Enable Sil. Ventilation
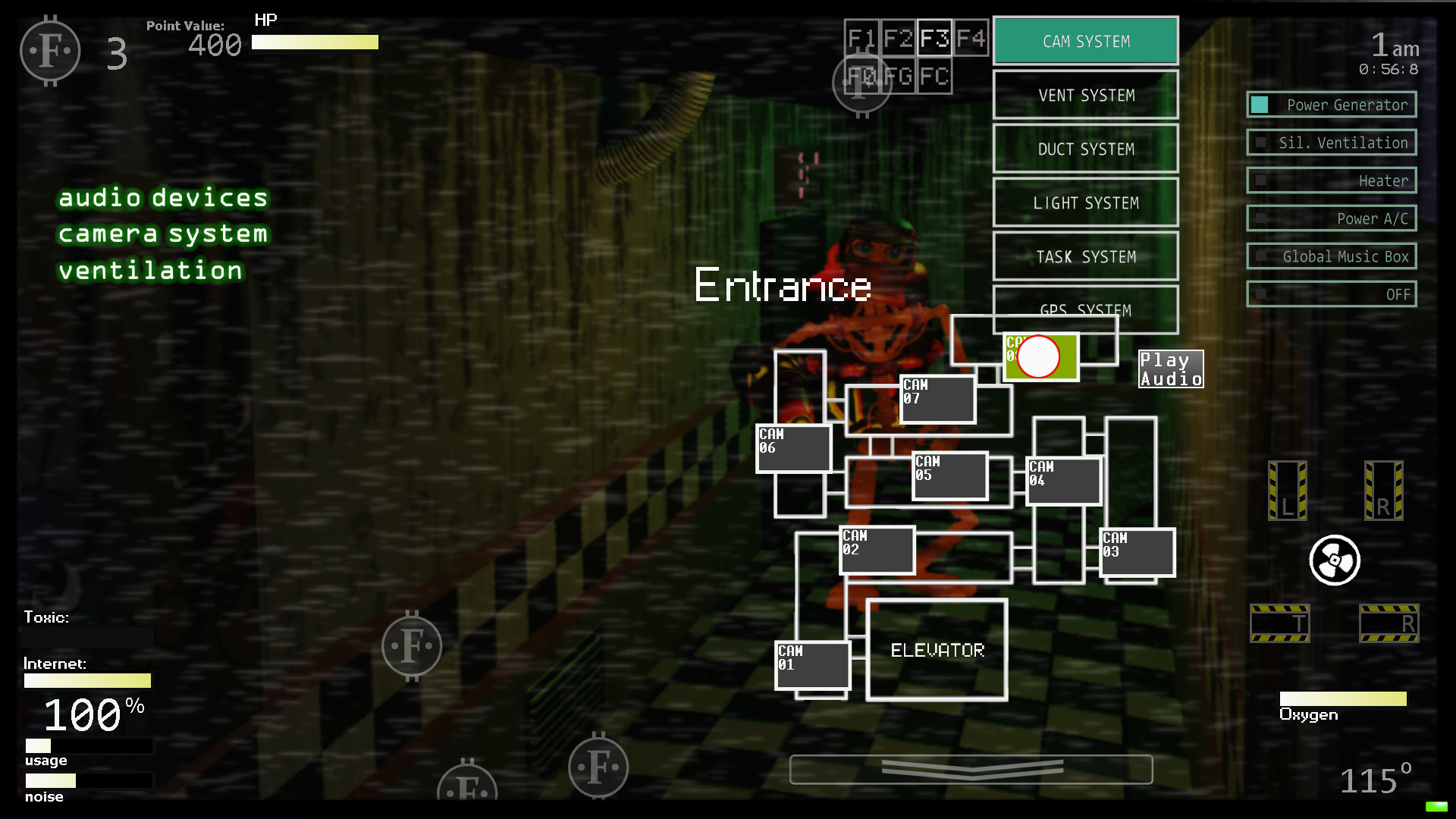Viewport: 1456px width, 819px height. (1331, 143)
